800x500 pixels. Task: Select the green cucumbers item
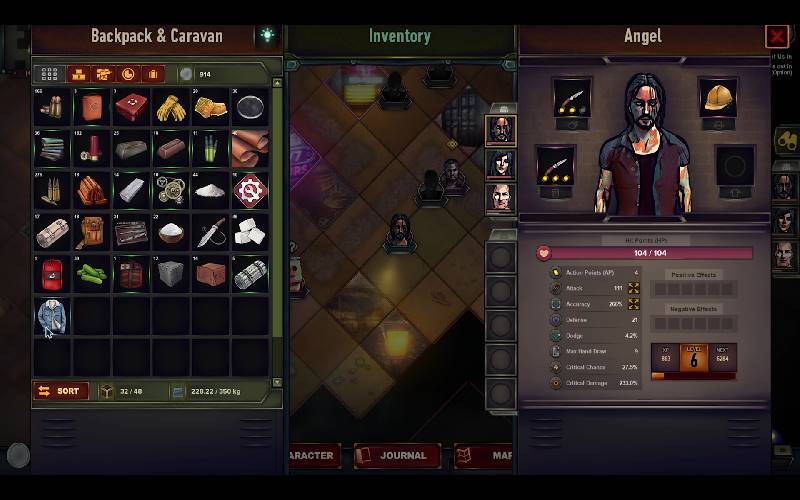(92, 274)
